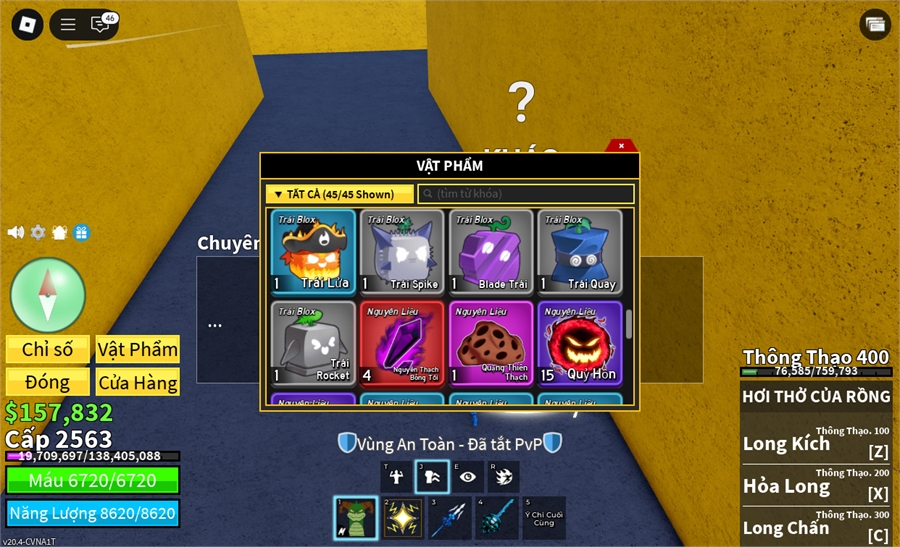Image resolution: width=900 pixels, height=547 pixels.
Task: Select the Nguyên Thạch Bóng Tối material
Action: tap(402, 344)
